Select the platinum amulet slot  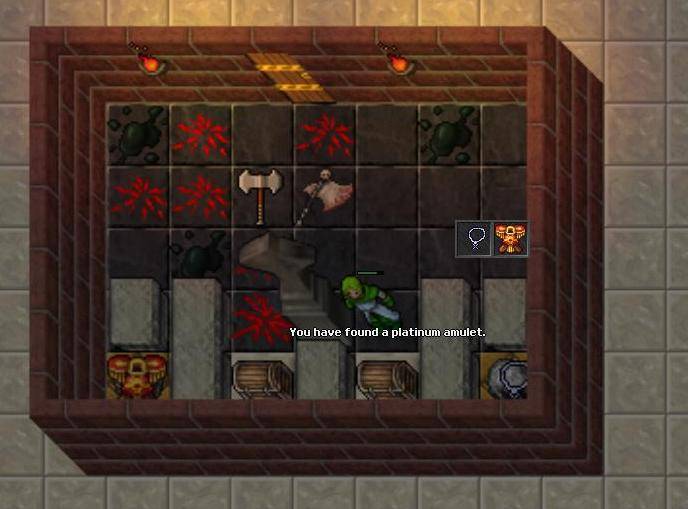tap(474, 239)
